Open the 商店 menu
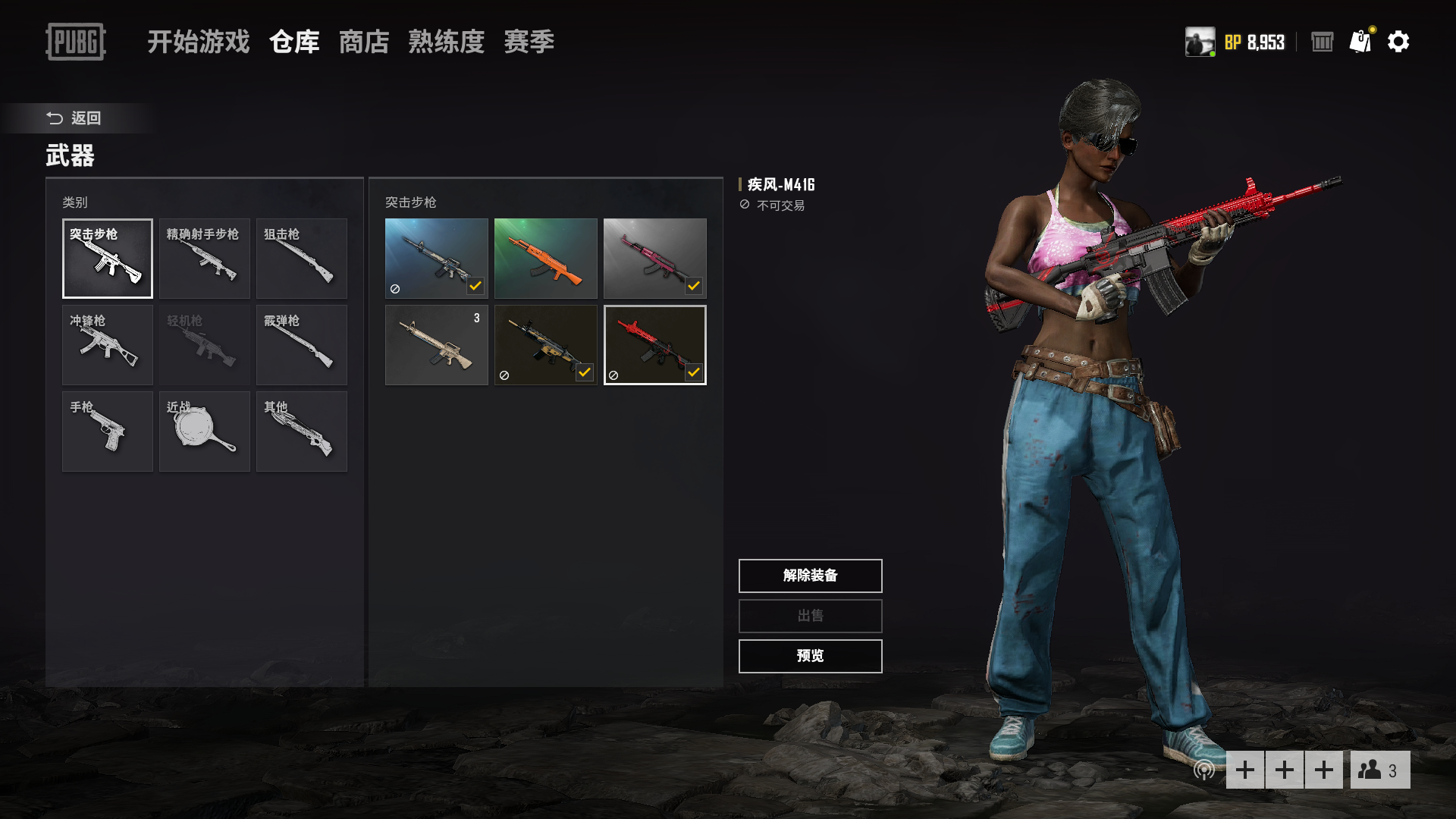The image size is (1456, 819). point(364,42)
